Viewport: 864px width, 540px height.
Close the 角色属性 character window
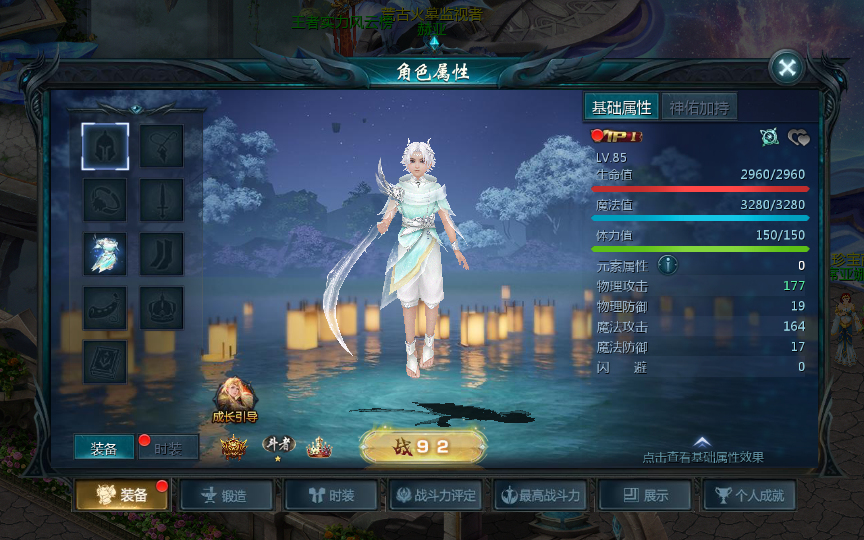[x=787, y=67]
